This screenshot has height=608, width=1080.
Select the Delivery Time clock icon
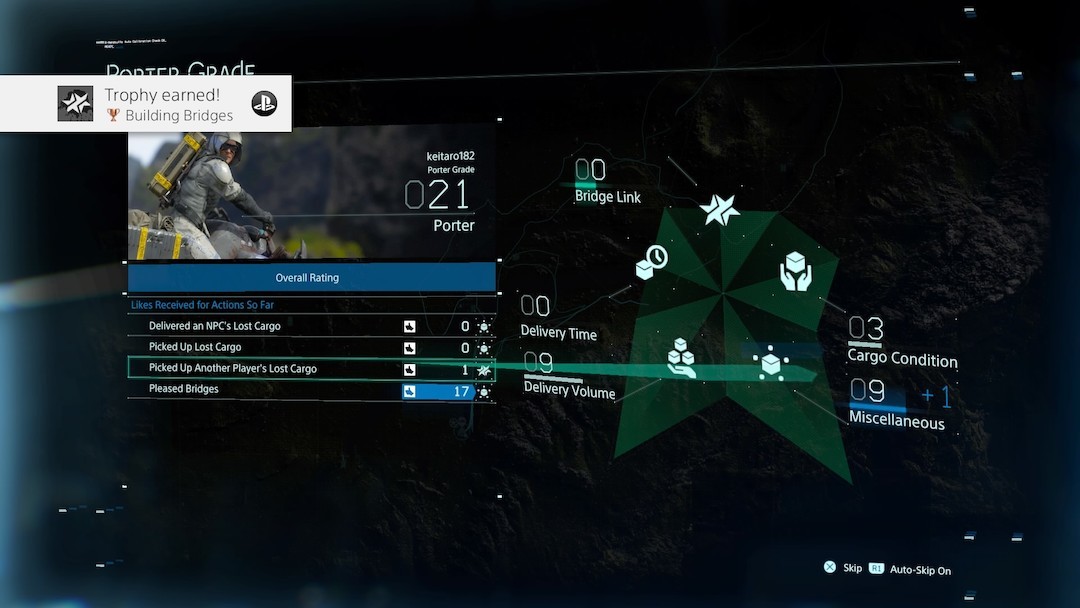point(651,262)
